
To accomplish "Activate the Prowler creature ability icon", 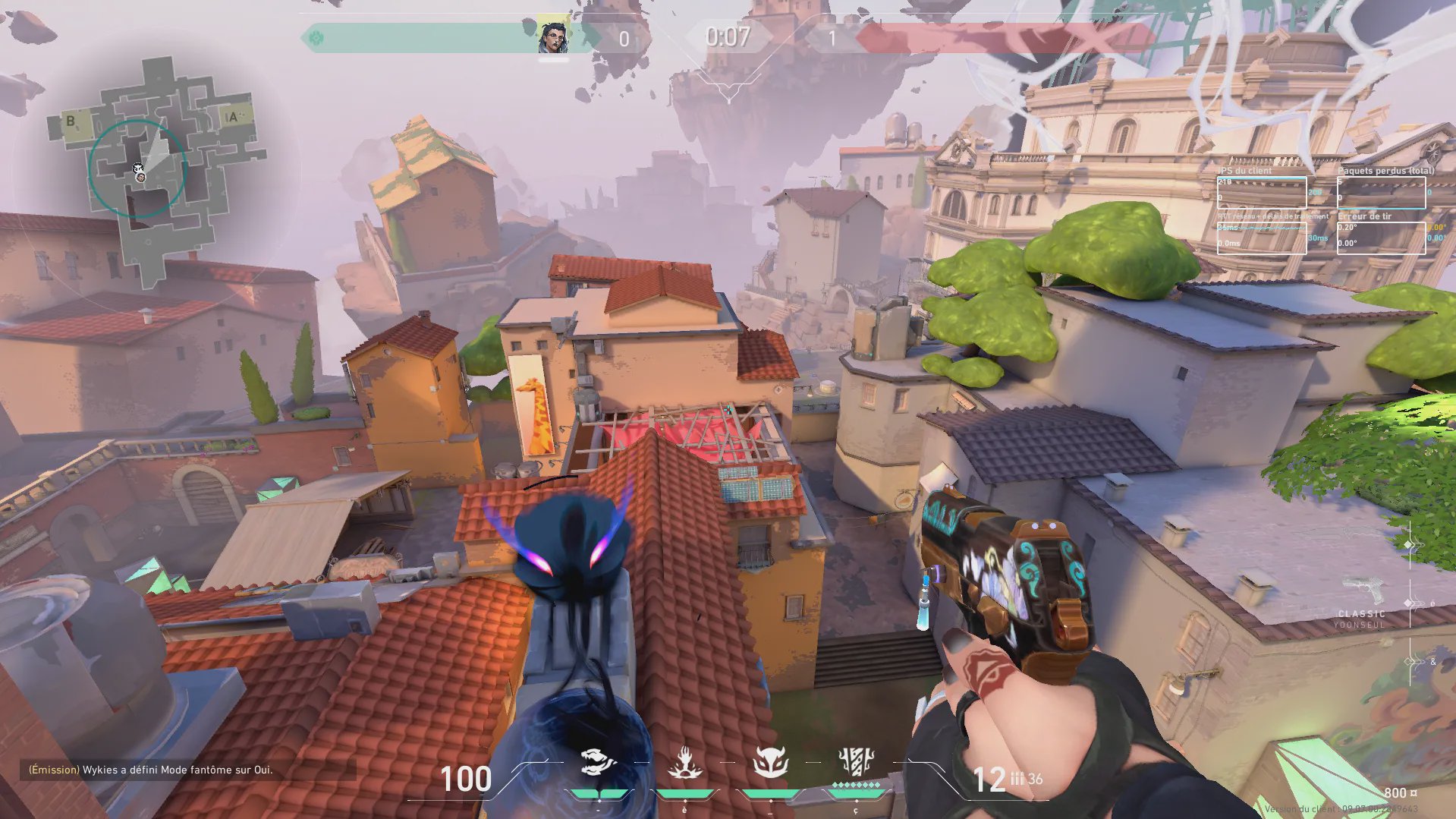I will click(599, 761).
